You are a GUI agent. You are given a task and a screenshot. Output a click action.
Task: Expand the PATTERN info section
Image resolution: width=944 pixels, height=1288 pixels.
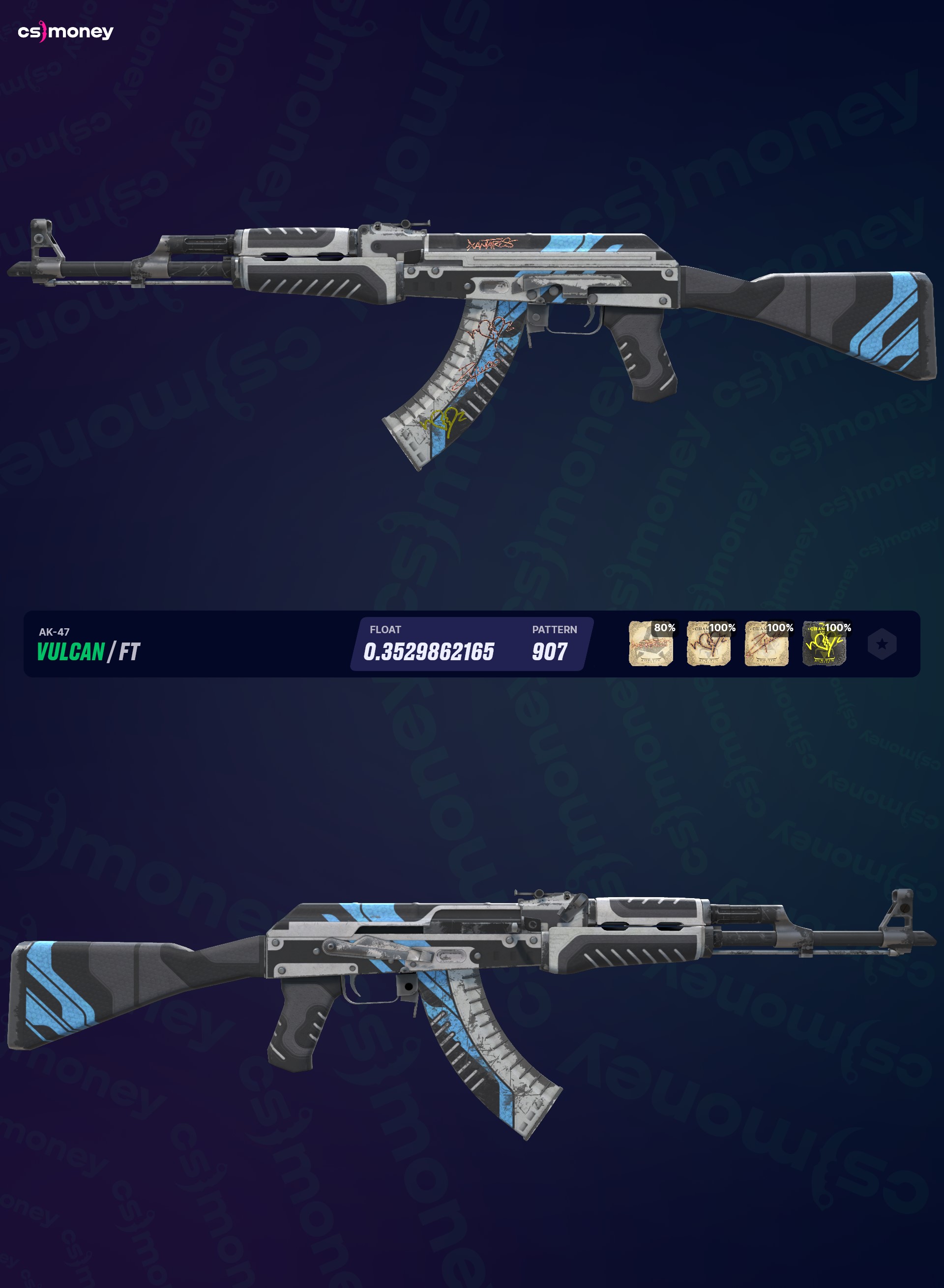click(x=554, y=631)
